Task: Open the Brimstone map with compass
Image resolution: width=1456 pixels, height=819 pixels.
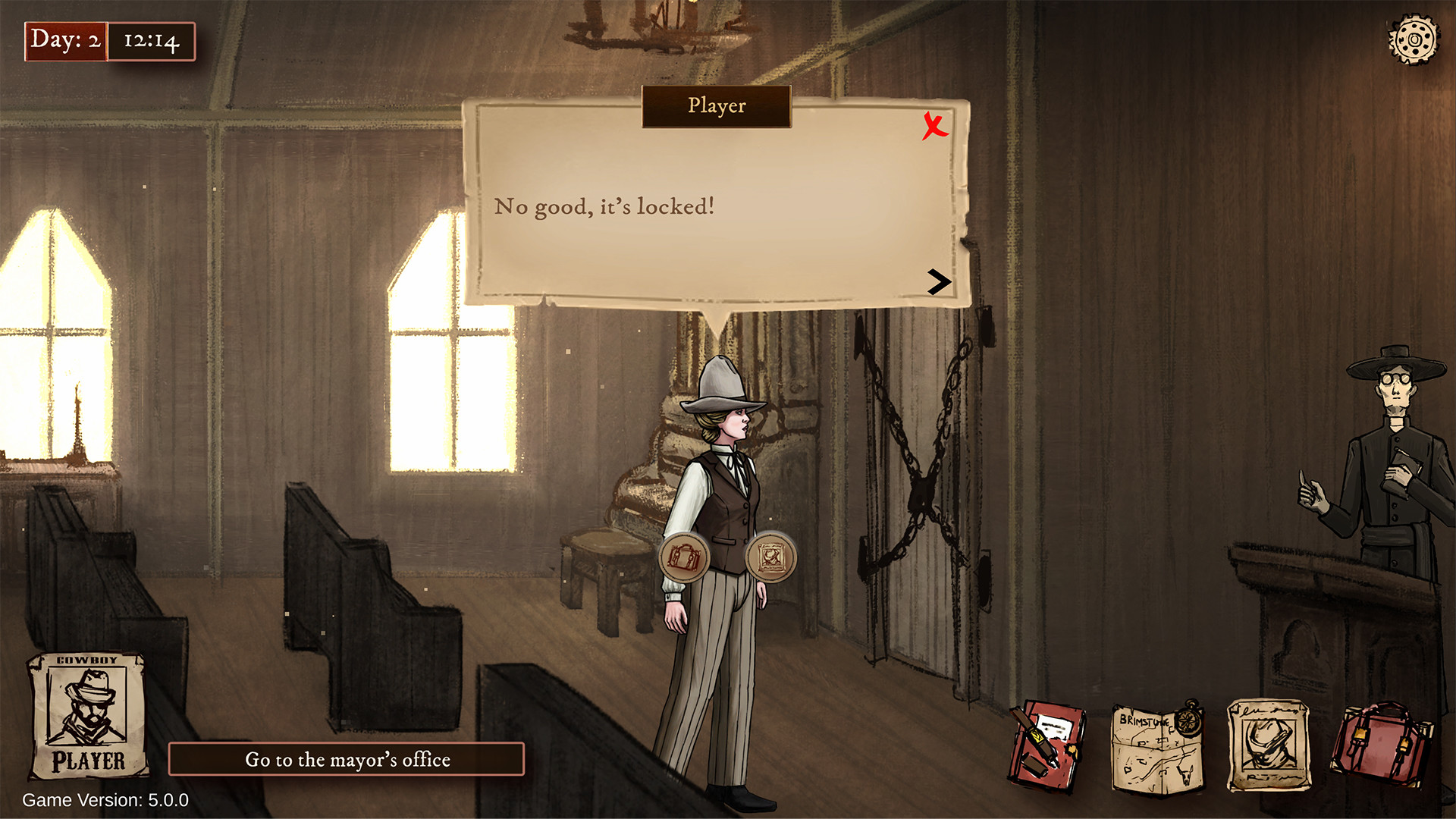Action: click(1156, 747)
